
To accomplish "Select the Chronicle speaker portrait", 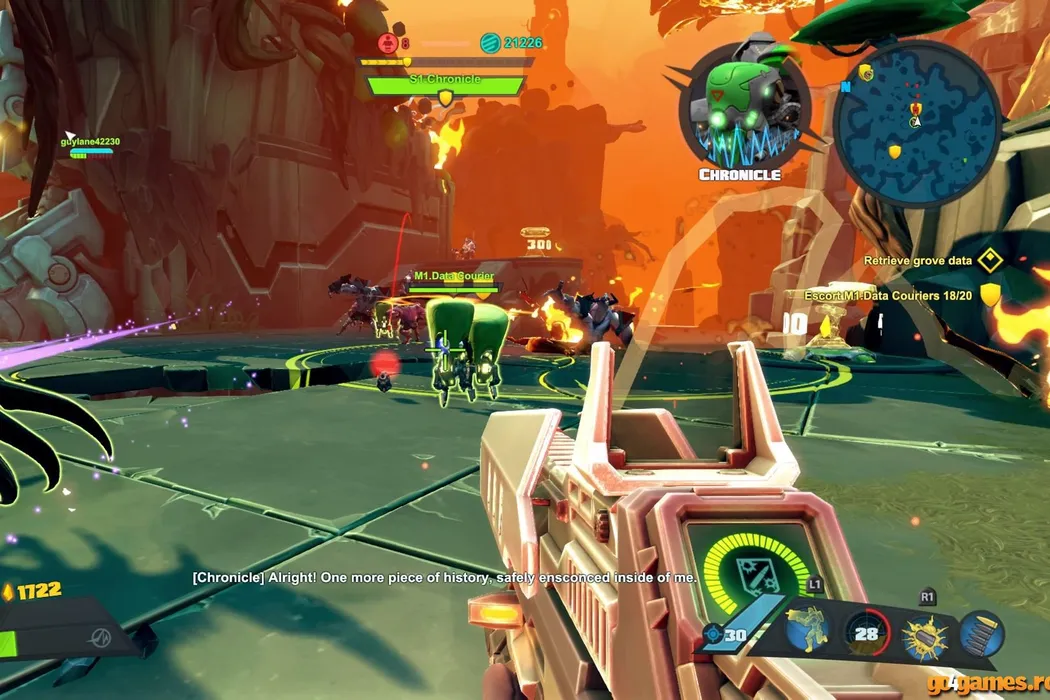I will click(740, 110).
